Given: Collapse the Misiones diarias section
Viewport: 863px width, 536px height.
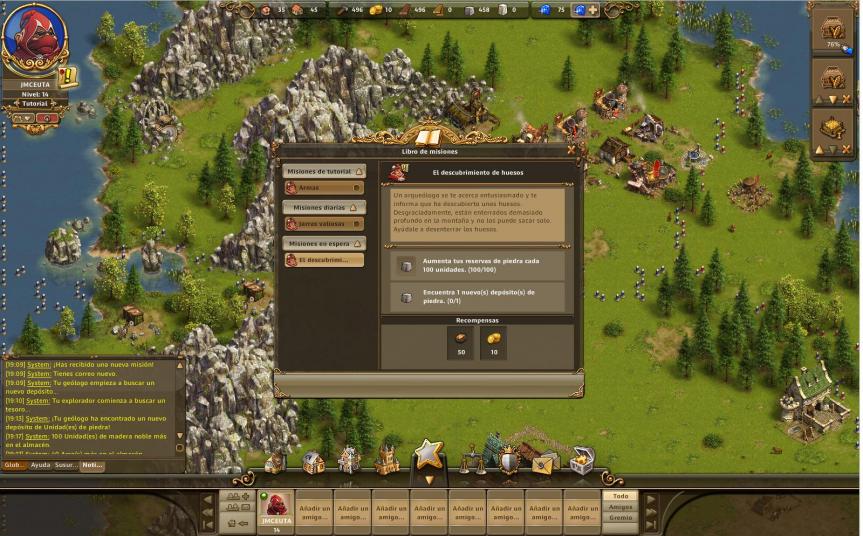Looking at the screenshot, I should tap(351, 207).
